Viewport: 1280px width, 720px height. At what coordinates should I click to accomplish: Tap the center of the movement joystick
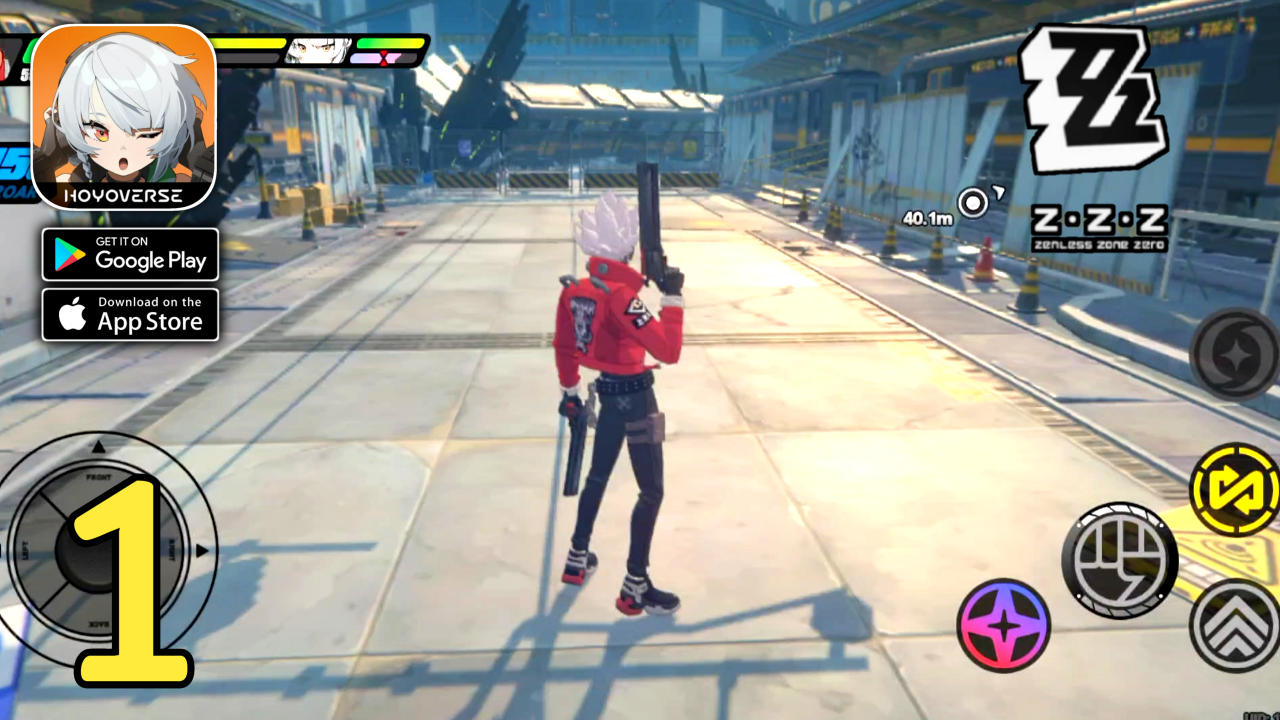[98, 553]
